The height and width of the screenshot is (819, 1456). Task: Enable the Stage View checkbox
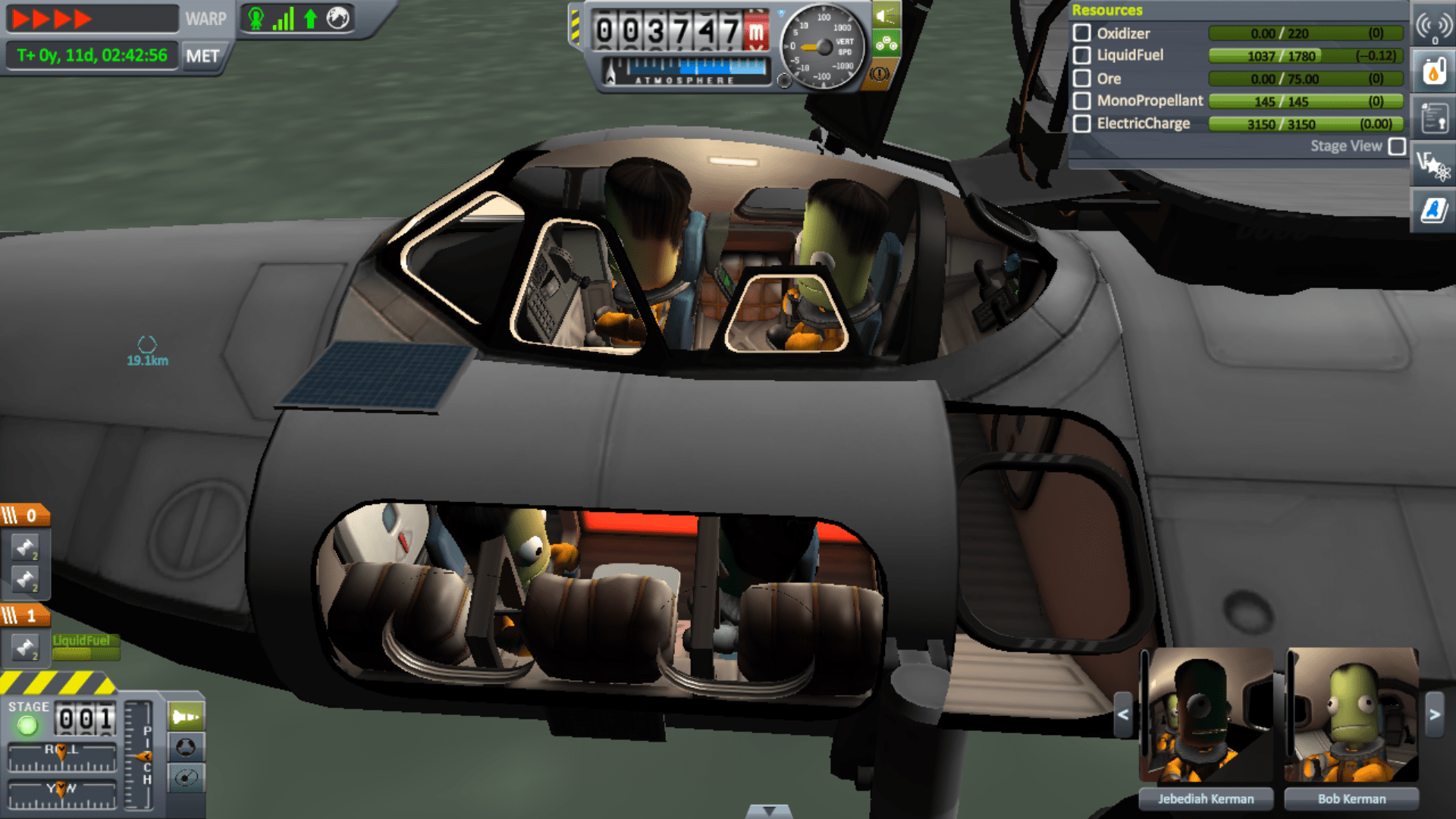click(1398, 146)
